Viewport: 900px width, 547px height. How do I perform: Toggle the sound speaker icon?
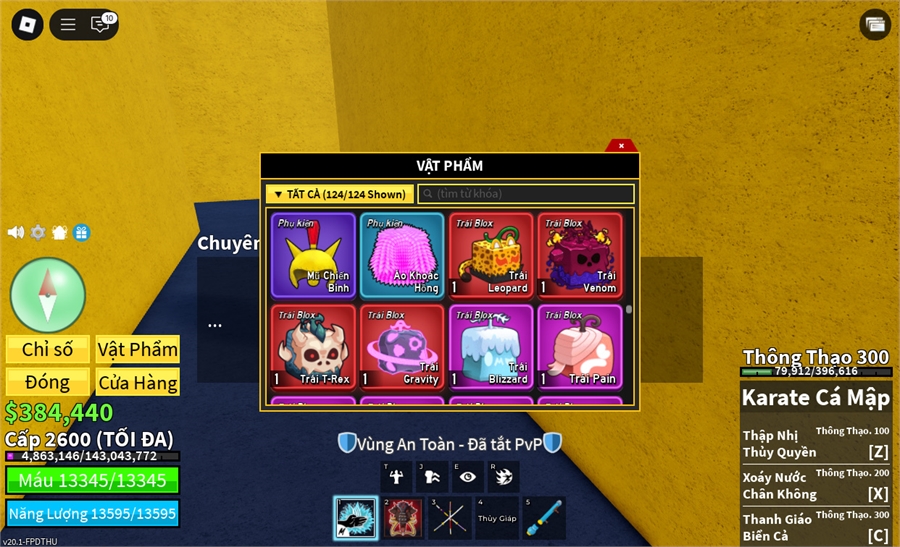coord(16,232)
